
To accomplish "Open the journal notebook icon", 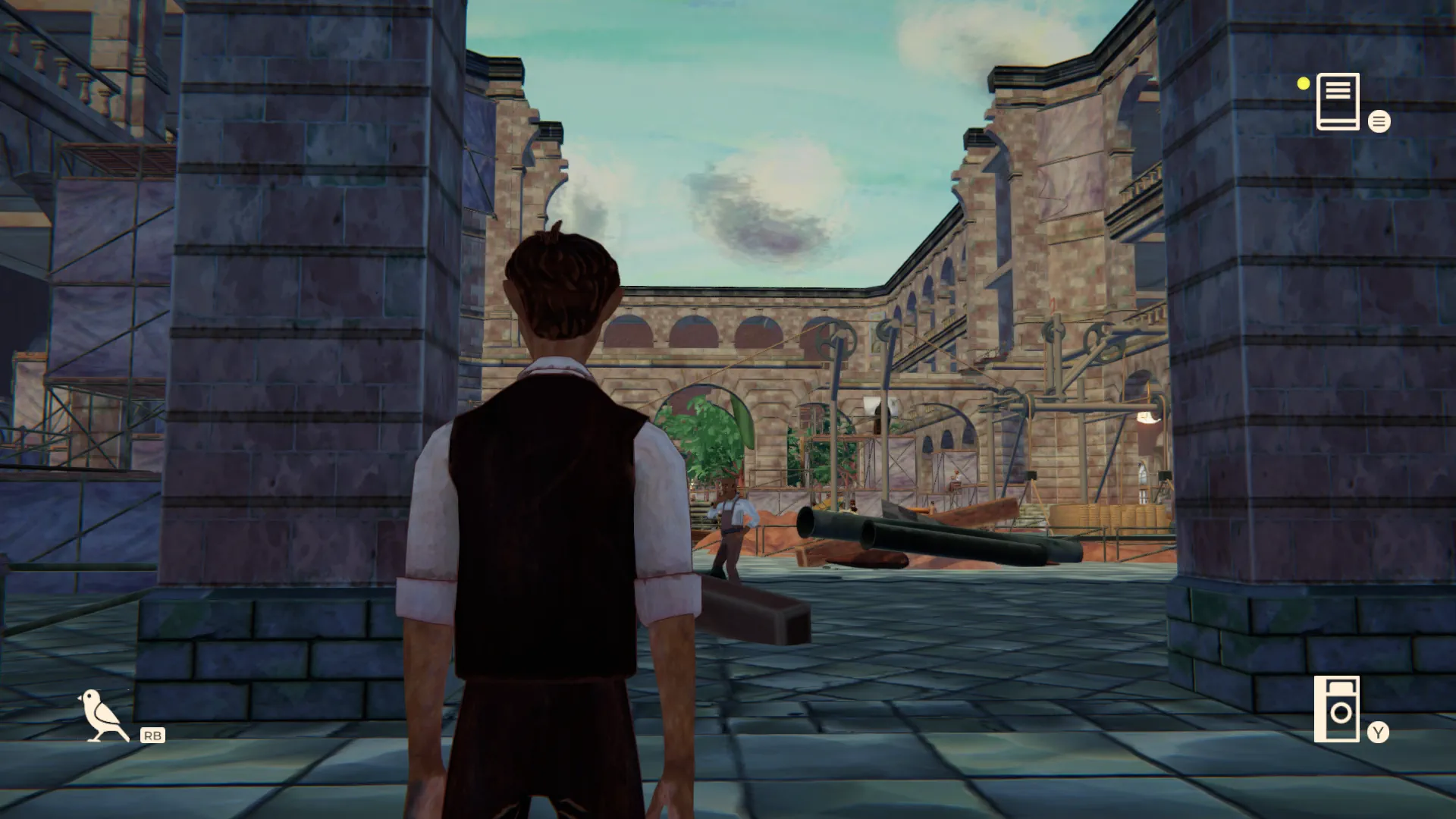I will (1338, 102).
